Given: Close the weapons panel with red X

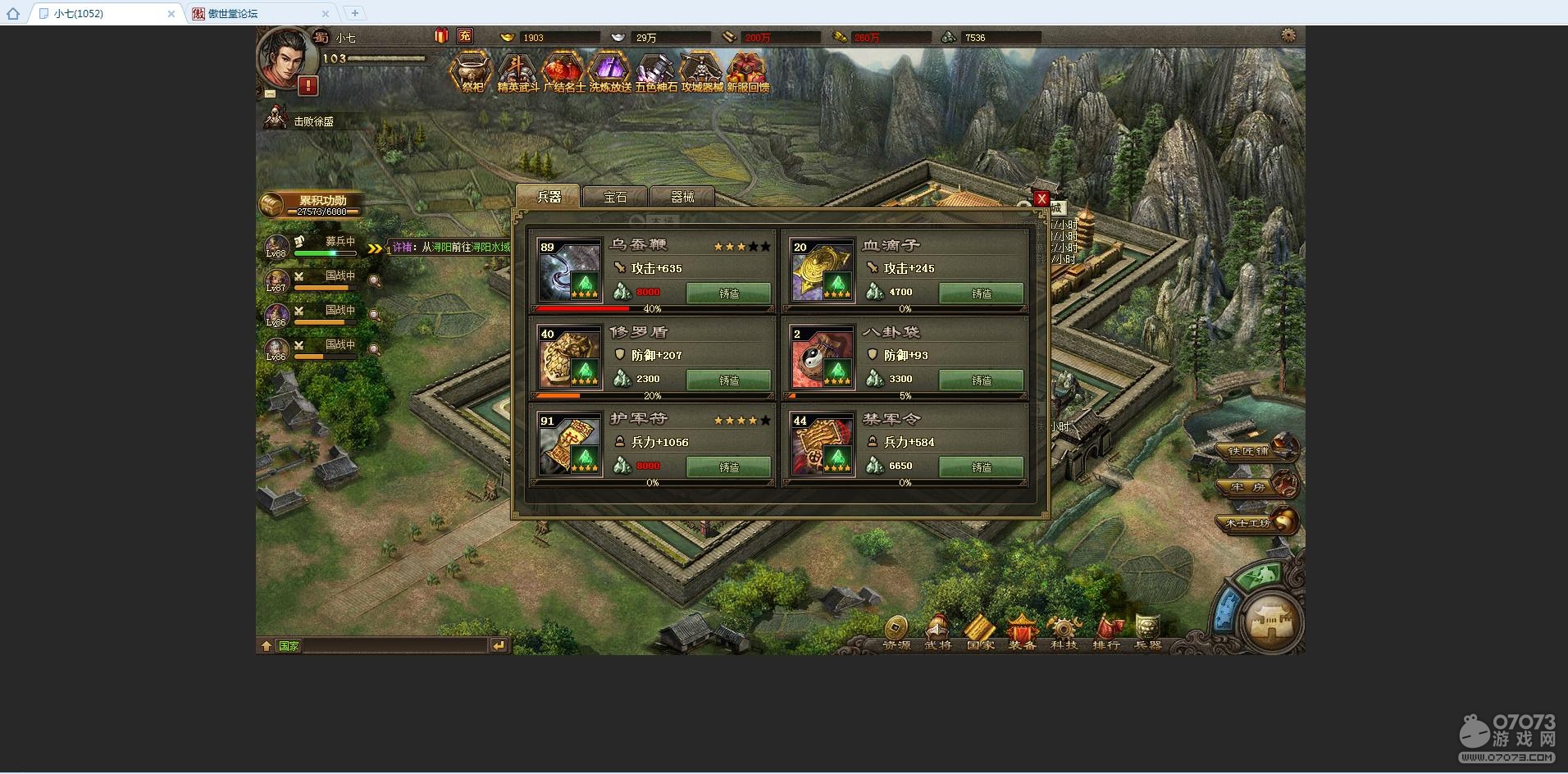Looking at the screenshot, I should (1042, 198).
